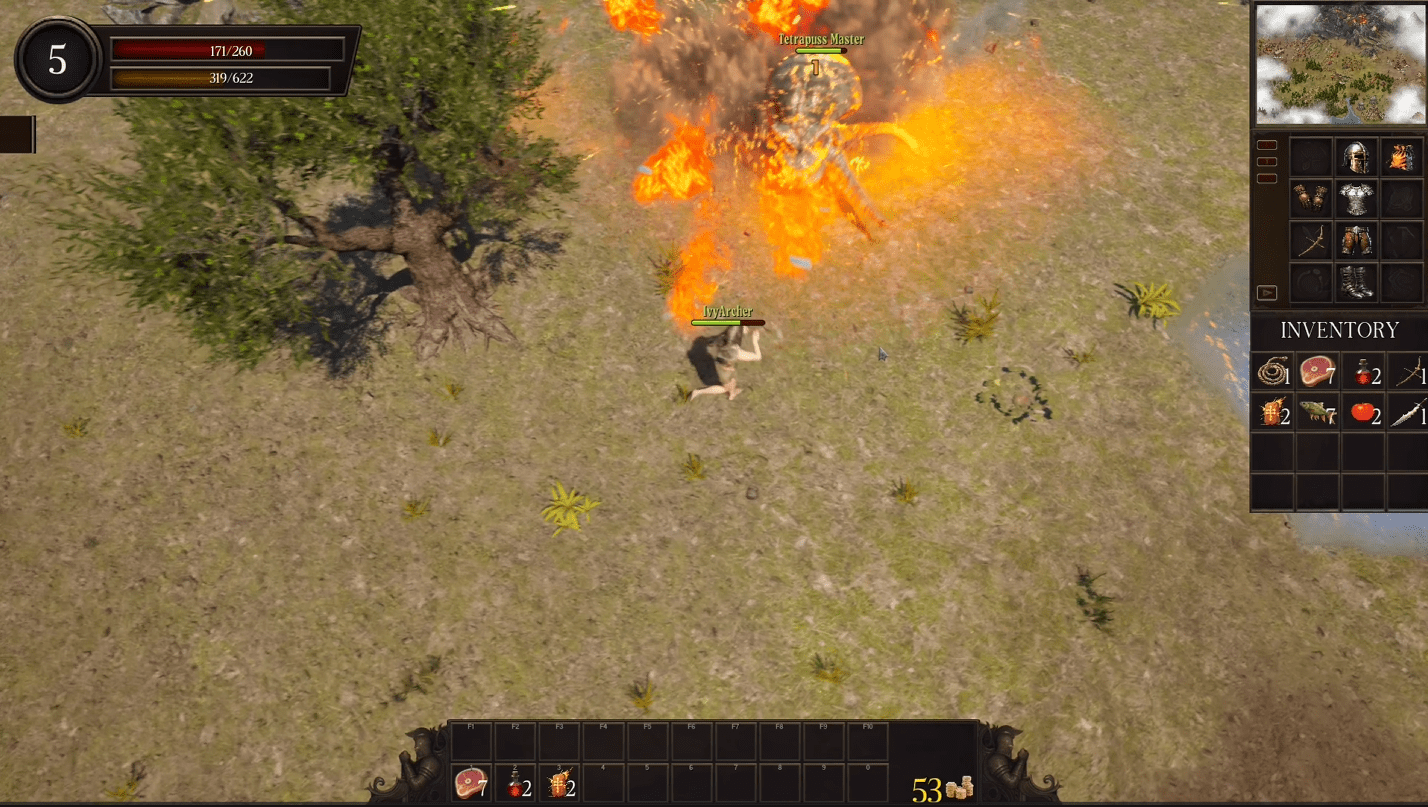Choose the fiery scroll in inventory

tap(1272, 412)
